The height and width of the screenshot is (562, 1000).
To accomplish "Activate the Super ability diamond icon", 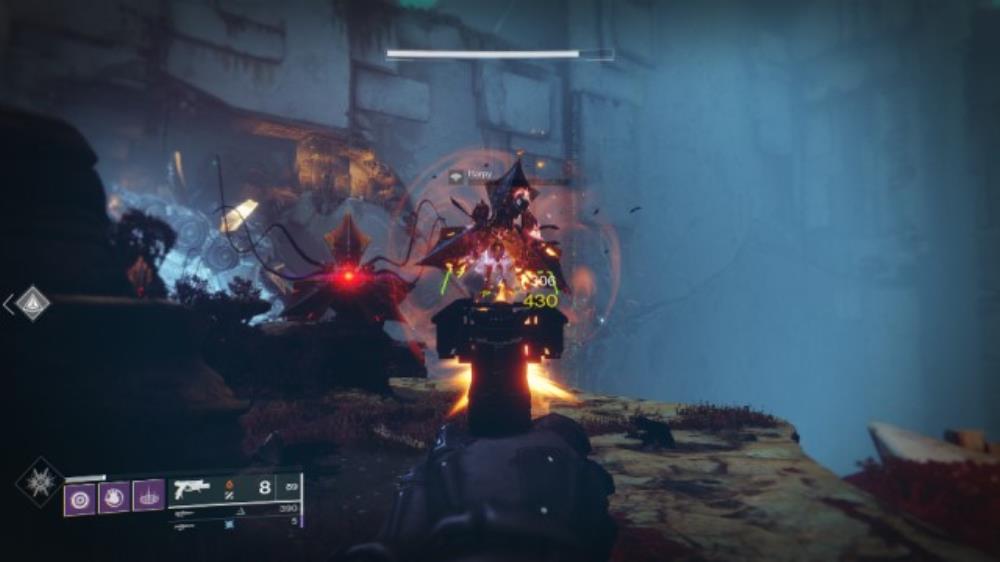I will pos(37,480).
